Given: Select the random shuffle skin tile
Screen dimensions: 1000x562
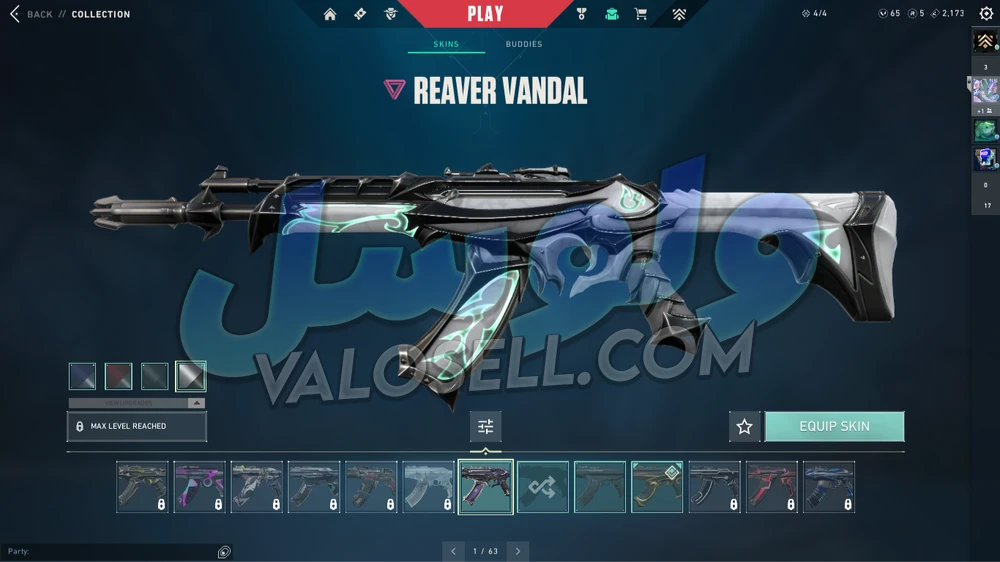Looking at the screenshot, I should click(x=543, y=487).
